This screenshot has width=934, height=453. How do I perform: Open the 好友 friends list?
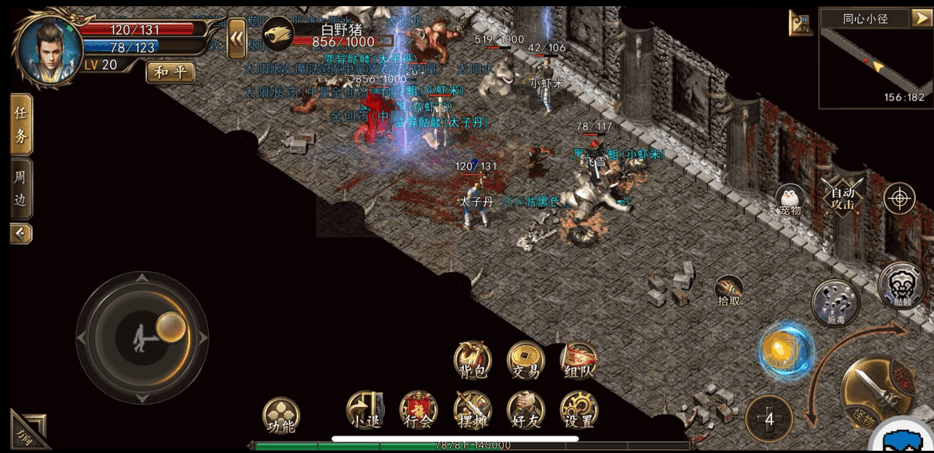tap(525, 410)
